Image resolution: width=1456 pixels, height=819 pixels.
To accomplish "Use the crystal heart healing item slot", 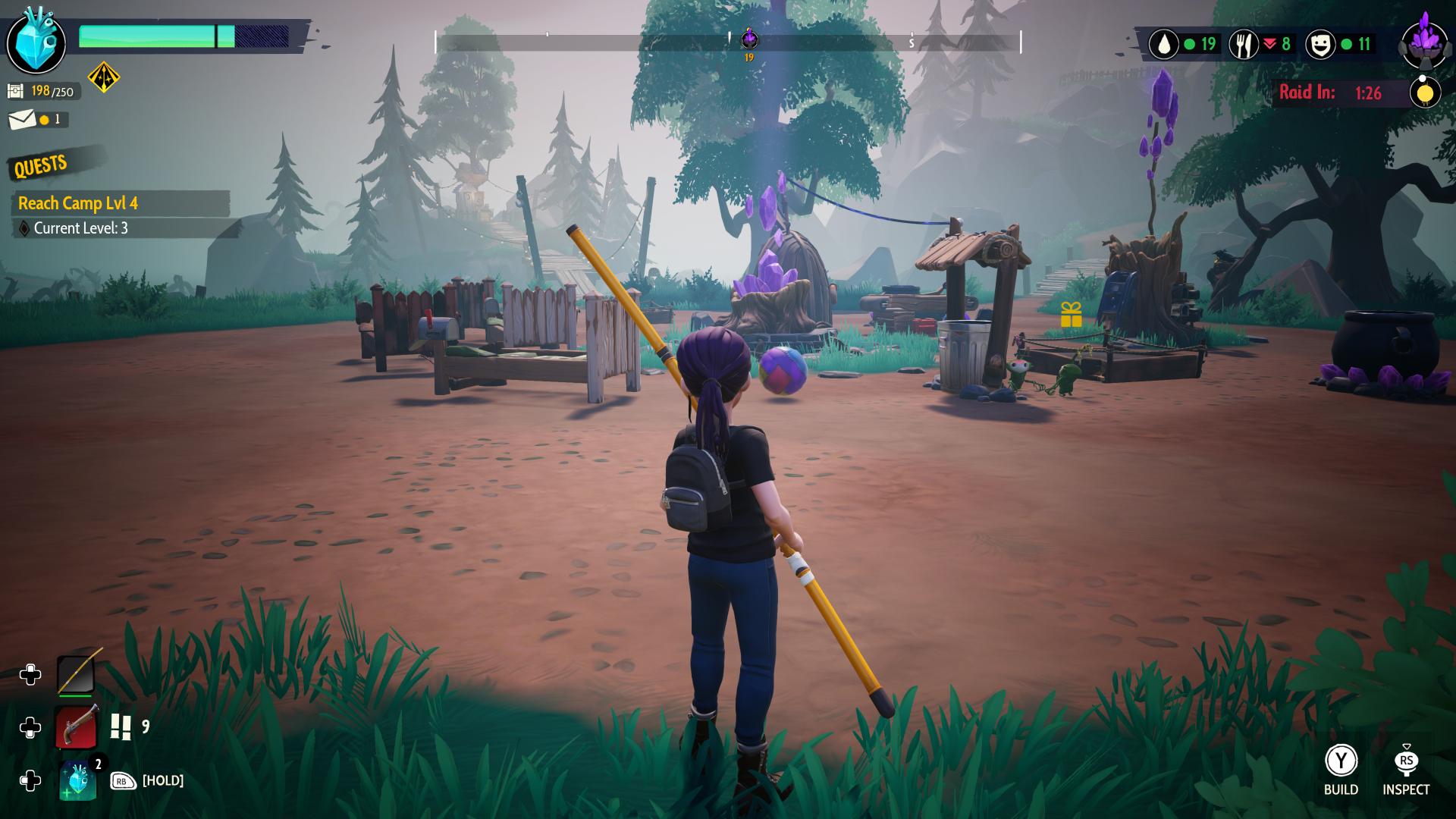I will [78, 780].
